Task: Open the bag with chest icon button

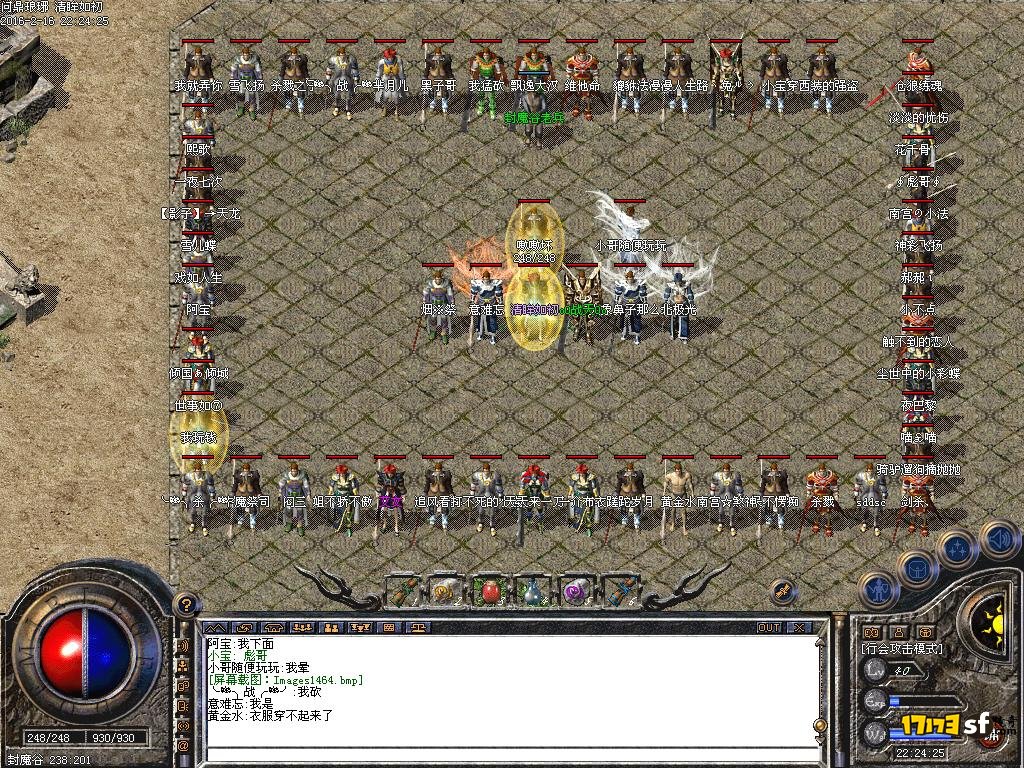Action: click(916, 567)
